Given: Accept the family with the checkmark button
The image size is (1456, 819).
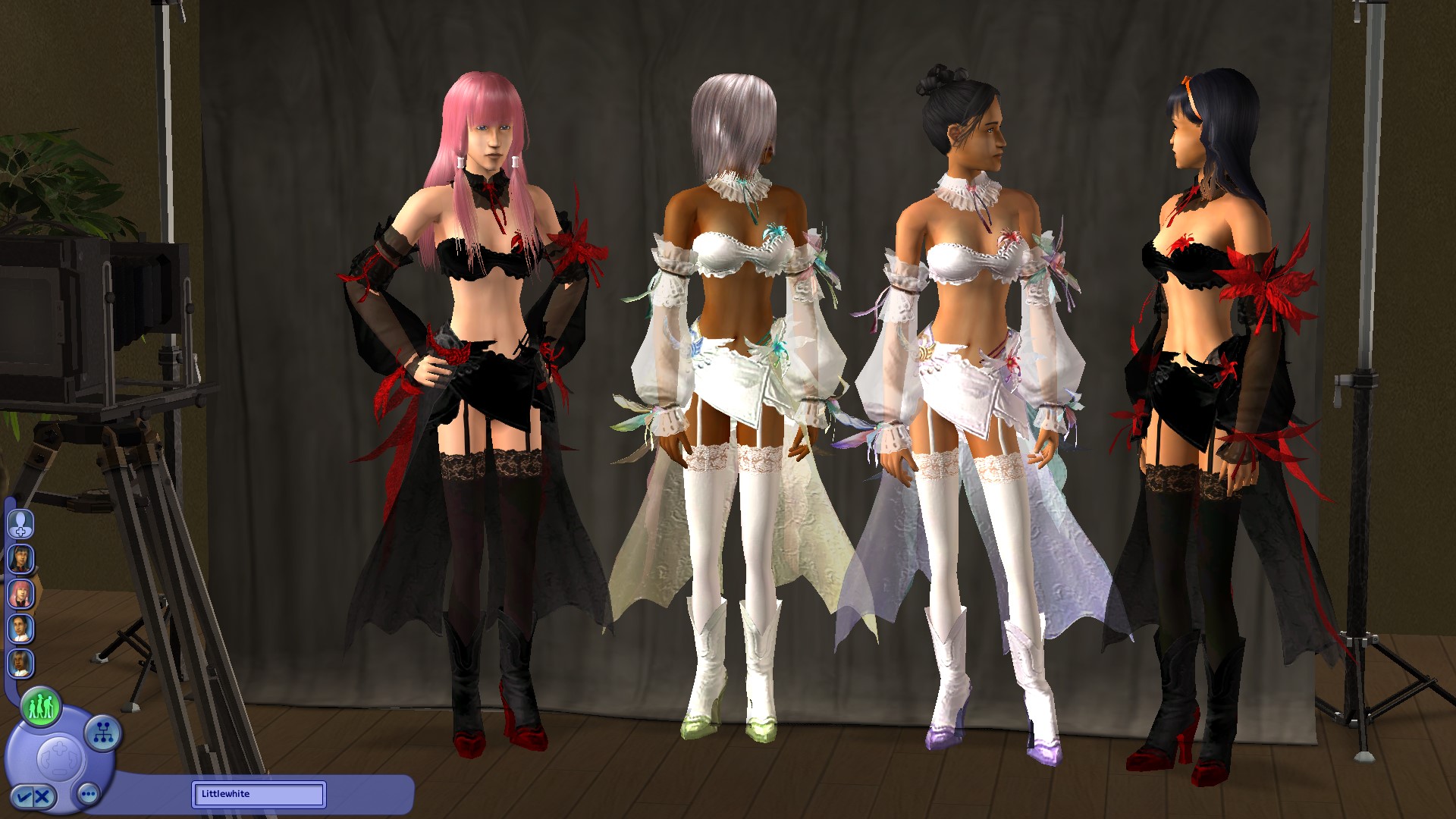Looking at the screenshot, I should [x=22, y=796].
